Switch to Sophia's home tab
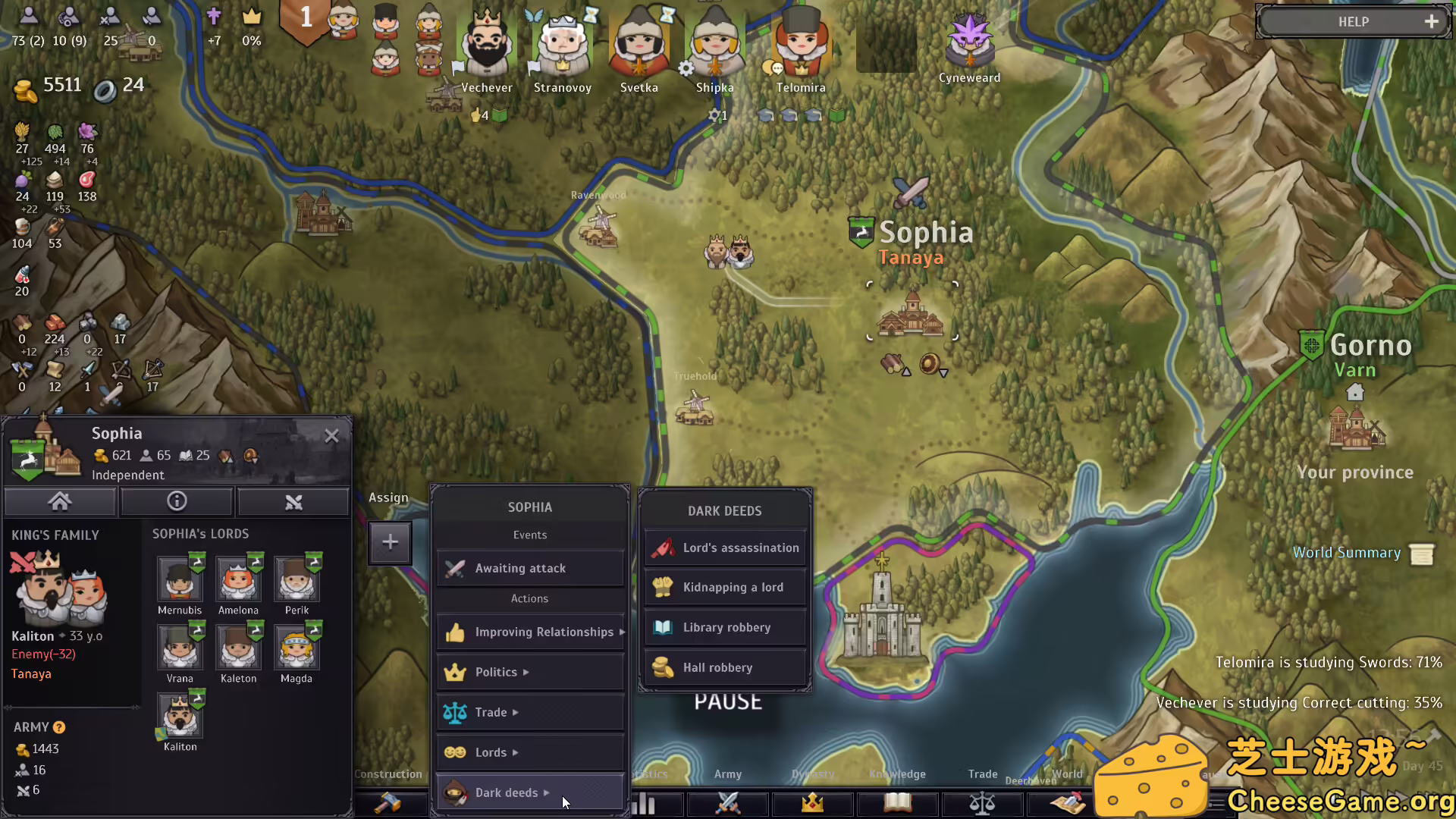Screen dimensions: 1456x819 click(x=60, y=501)
